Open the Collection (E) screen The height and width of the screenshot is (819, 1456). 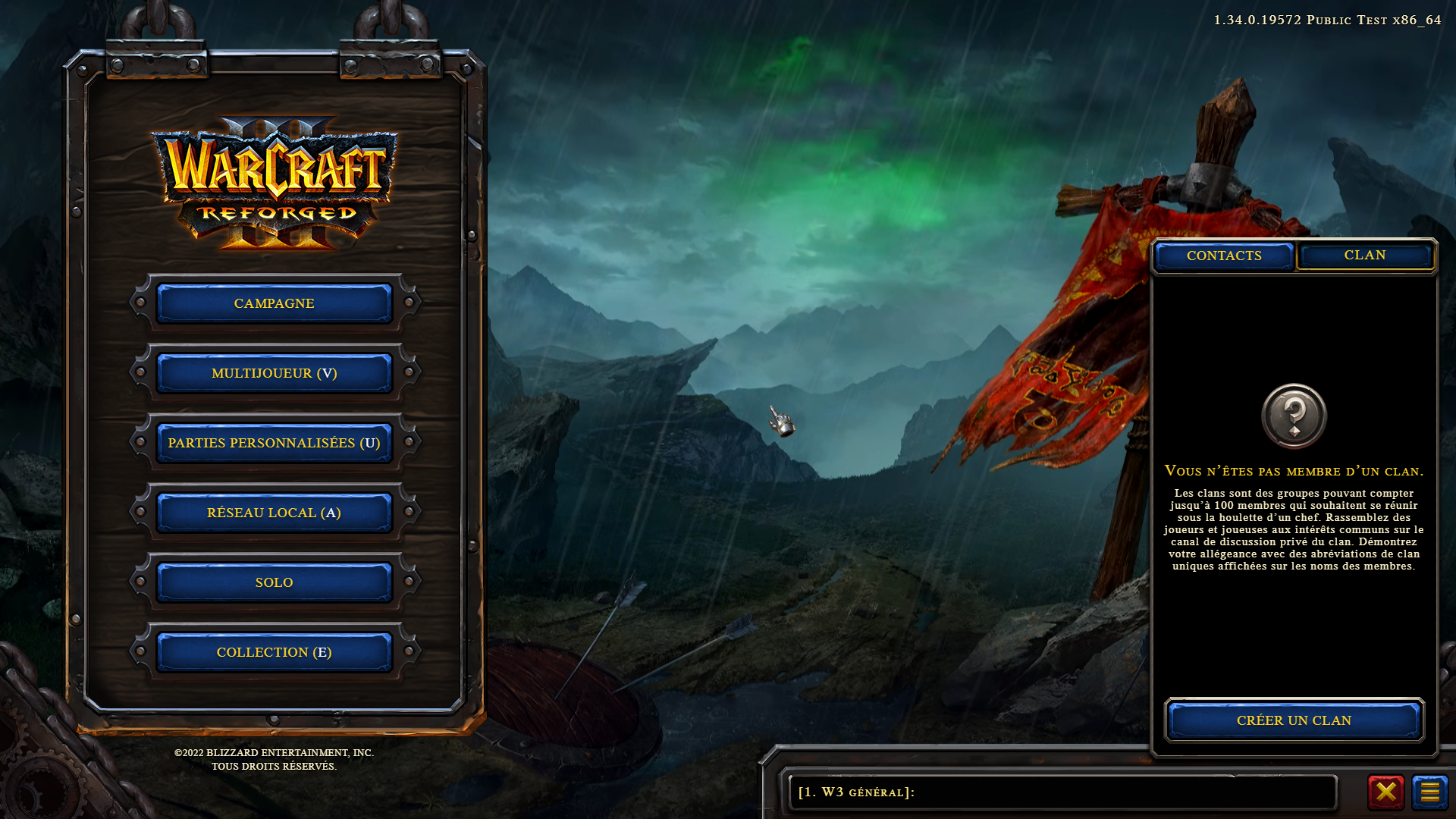click(274, 652)
